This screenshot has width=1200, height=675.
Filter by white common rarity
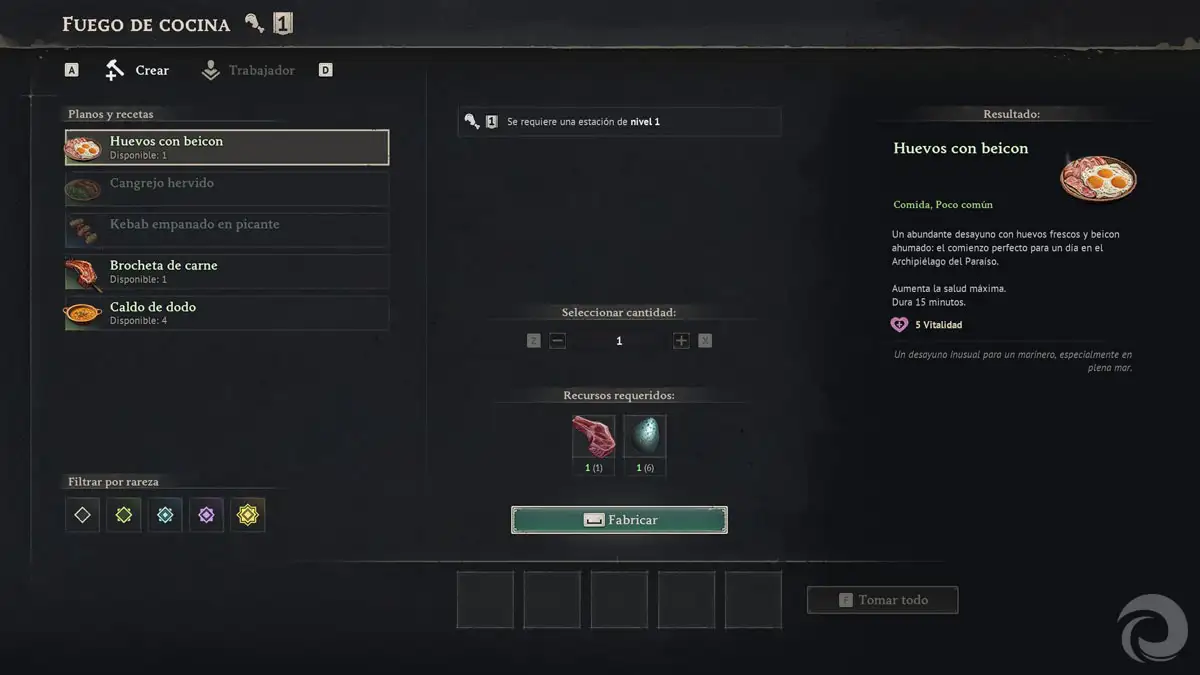[x=83, y=515]
